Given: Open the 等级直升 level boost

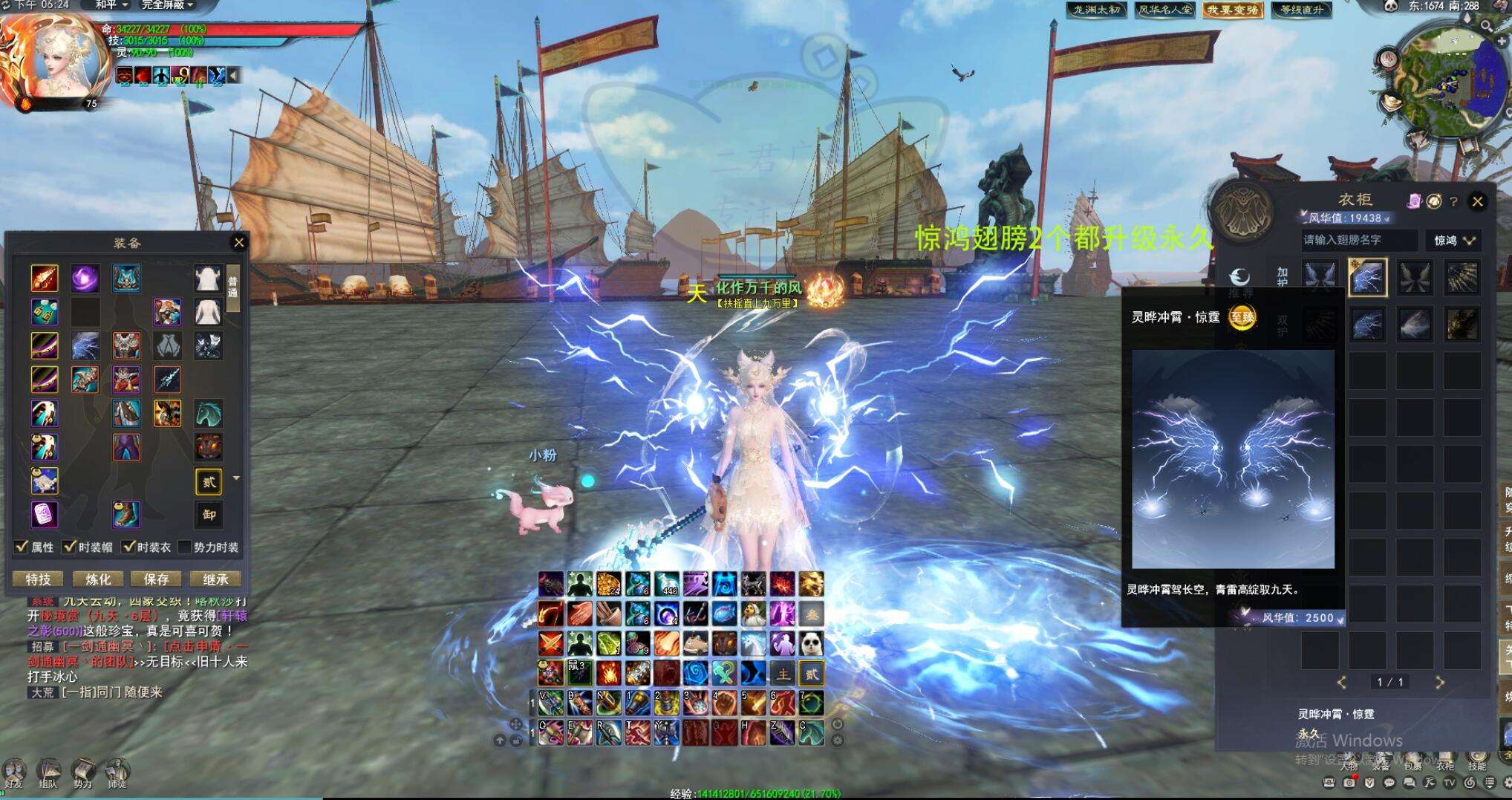Looking at the screenshot, I should 1302,10.
